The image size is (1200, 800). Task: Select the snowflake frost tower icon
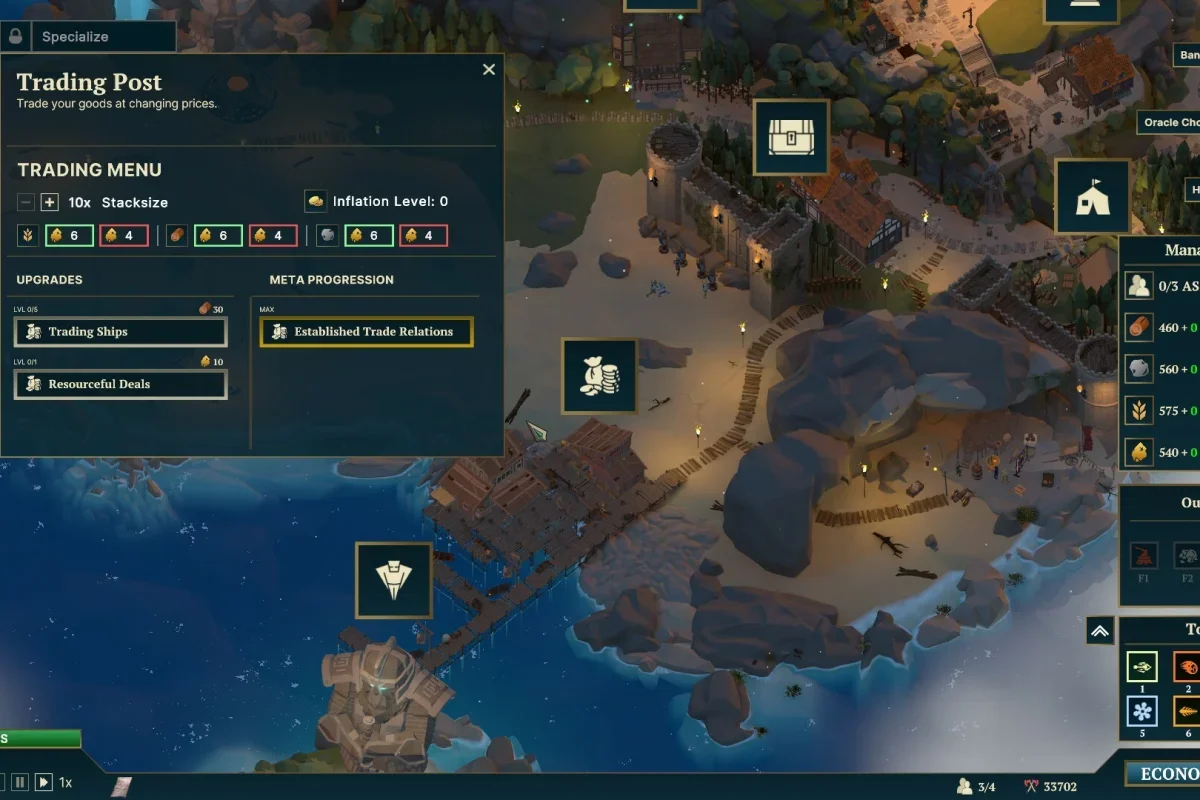coord(1142,711)
